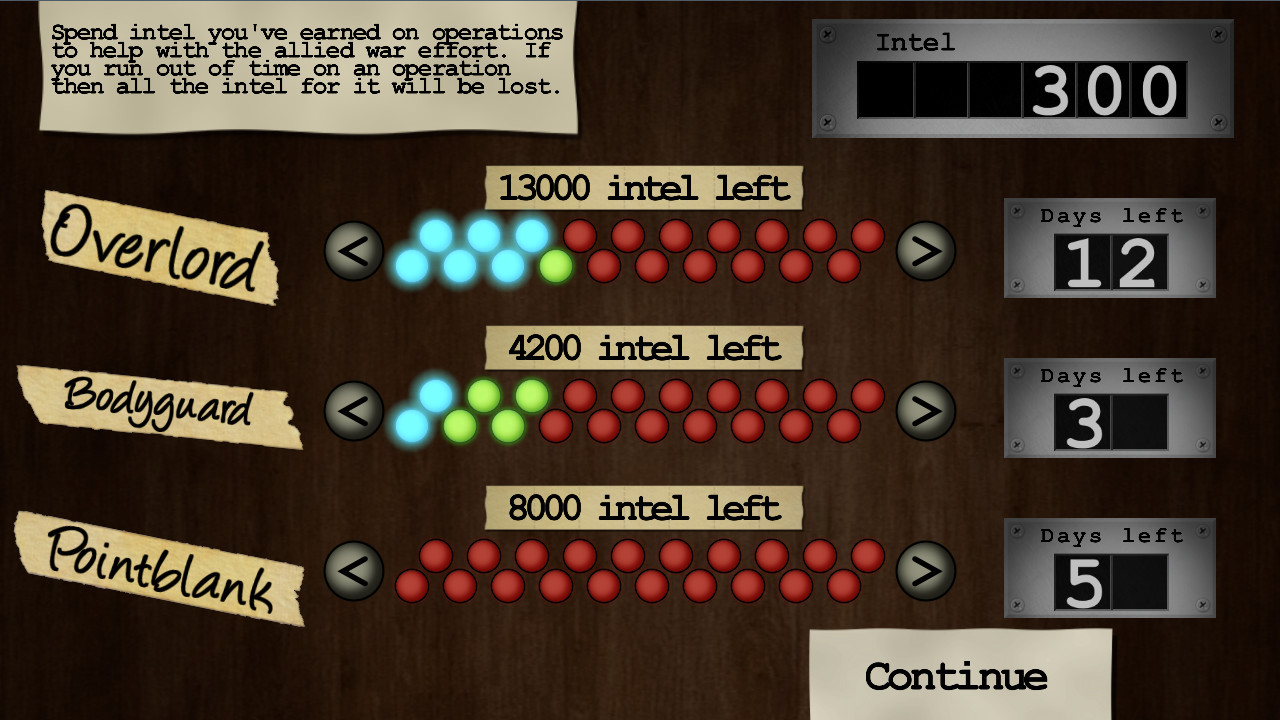
Task: Click the right arrow for Bodyguard
Action: [x=927, y=410]
